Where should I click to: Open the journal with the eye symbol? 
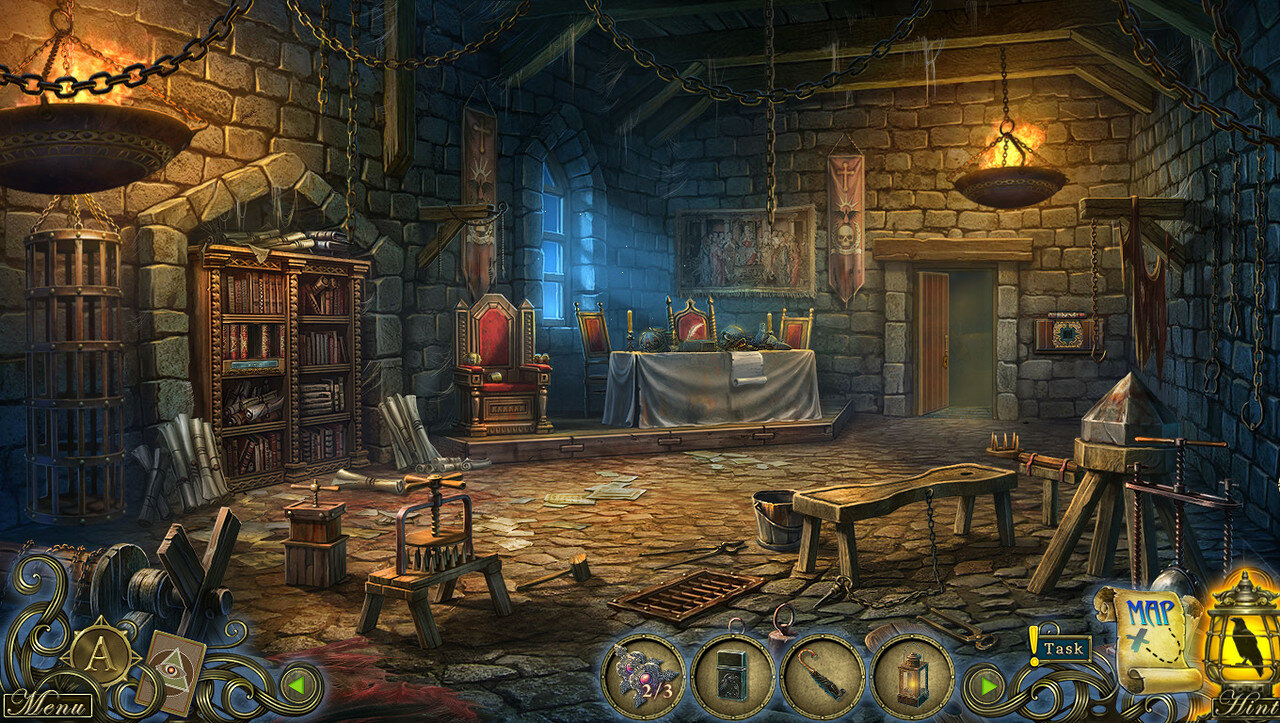169,672
